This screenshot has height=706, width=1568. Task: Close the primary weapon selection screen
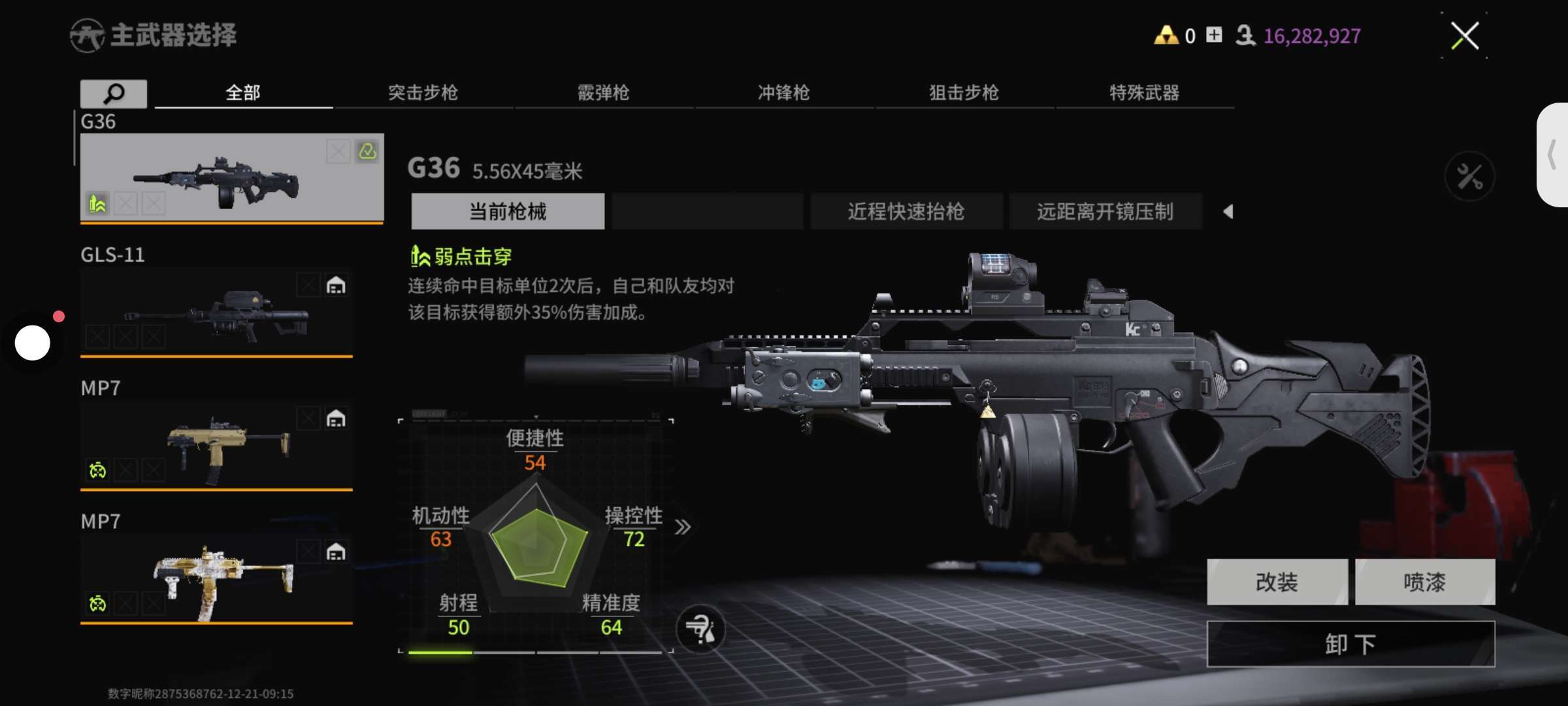[x=1465, y=36]
